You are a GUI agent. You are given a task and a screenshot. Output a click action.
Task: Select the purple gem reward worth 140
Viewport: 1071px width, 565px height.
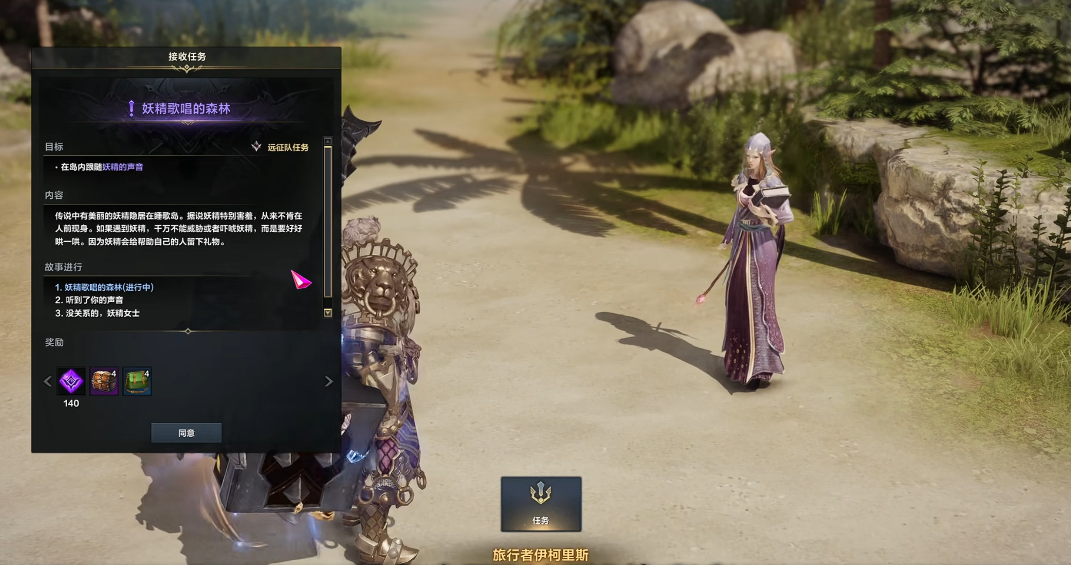tap(71, 381)
